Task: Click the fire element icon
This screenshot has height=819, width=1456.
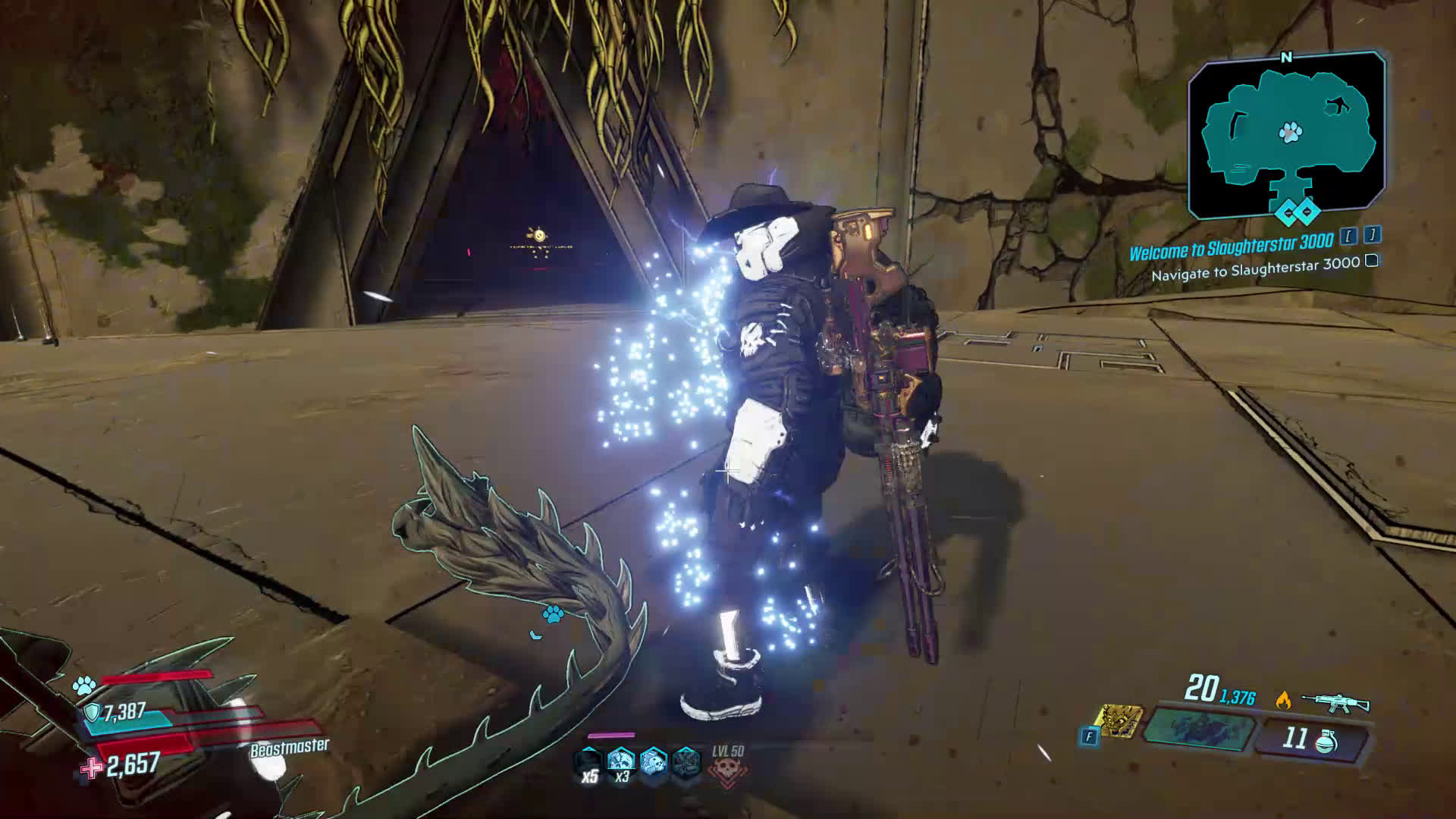Action: (1283, 700)
